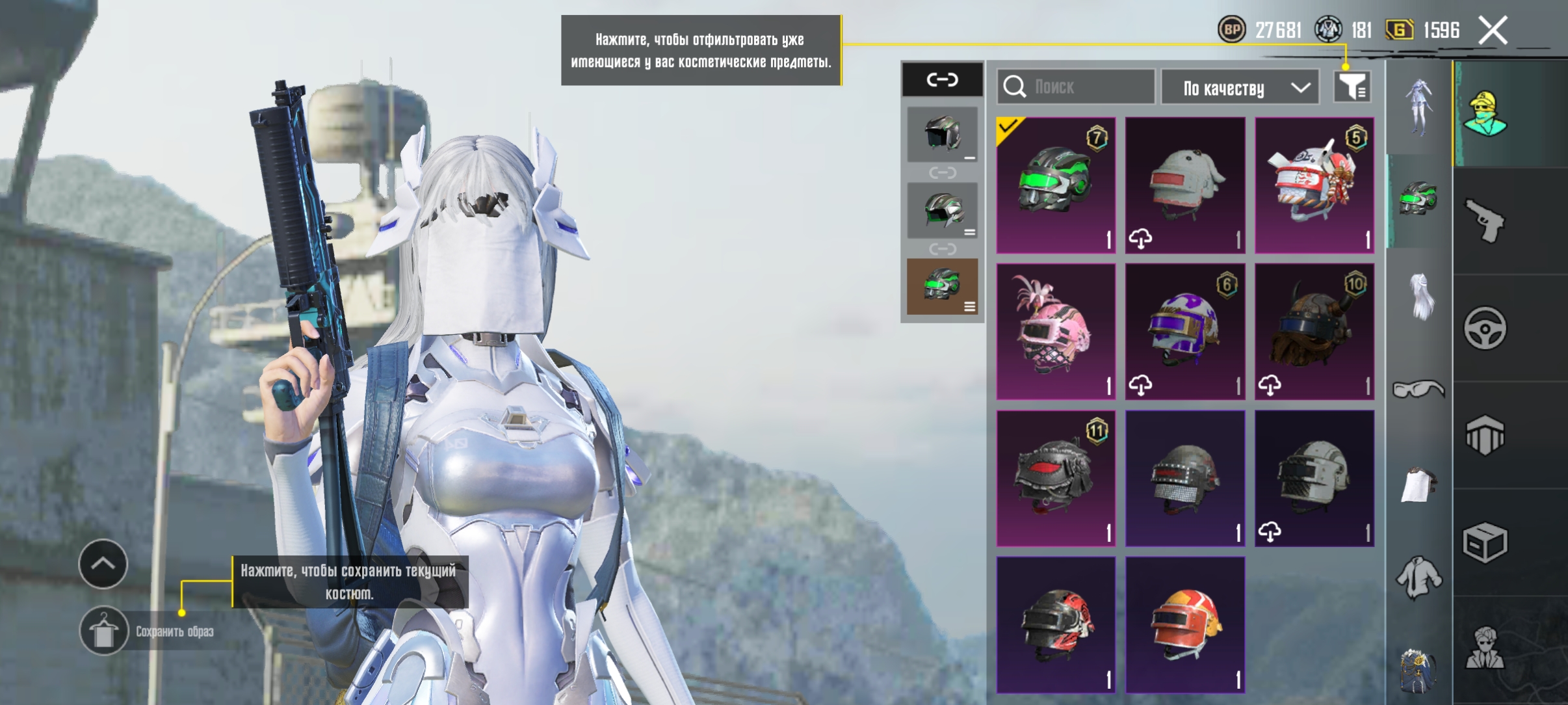Select the glasses subcategory

[1418, 390]
